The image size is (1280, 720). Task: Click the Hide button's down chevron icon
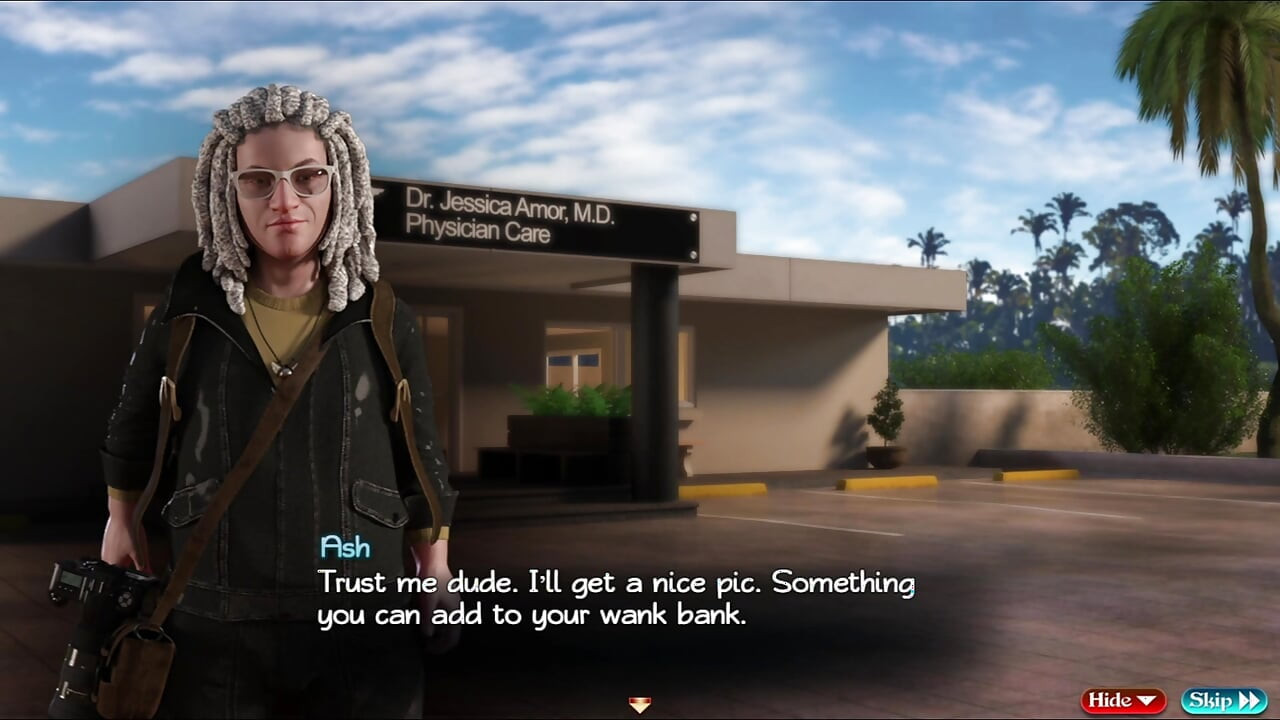pos(1146,700)
